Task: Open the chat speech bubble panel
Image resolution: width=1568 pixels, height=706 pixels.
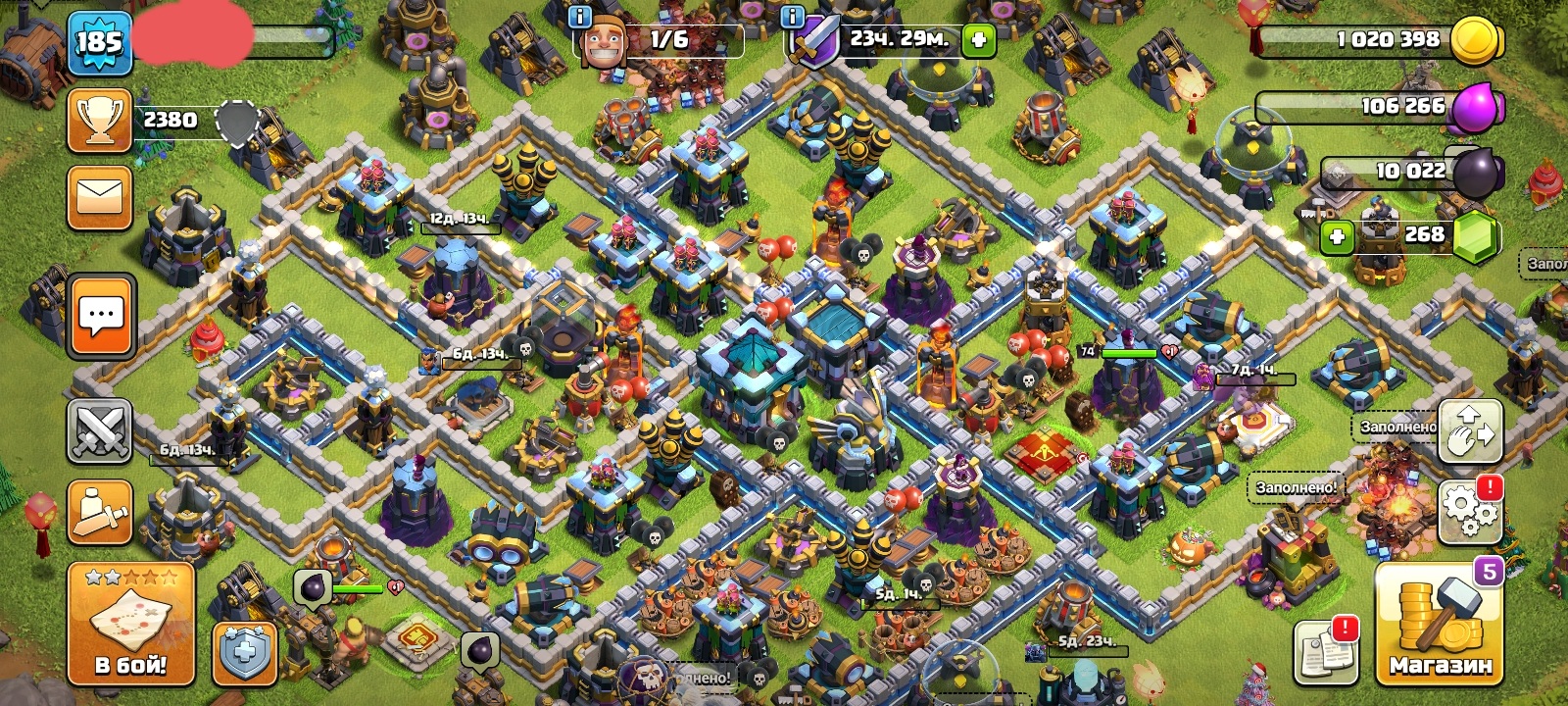Action: (101, 316)
